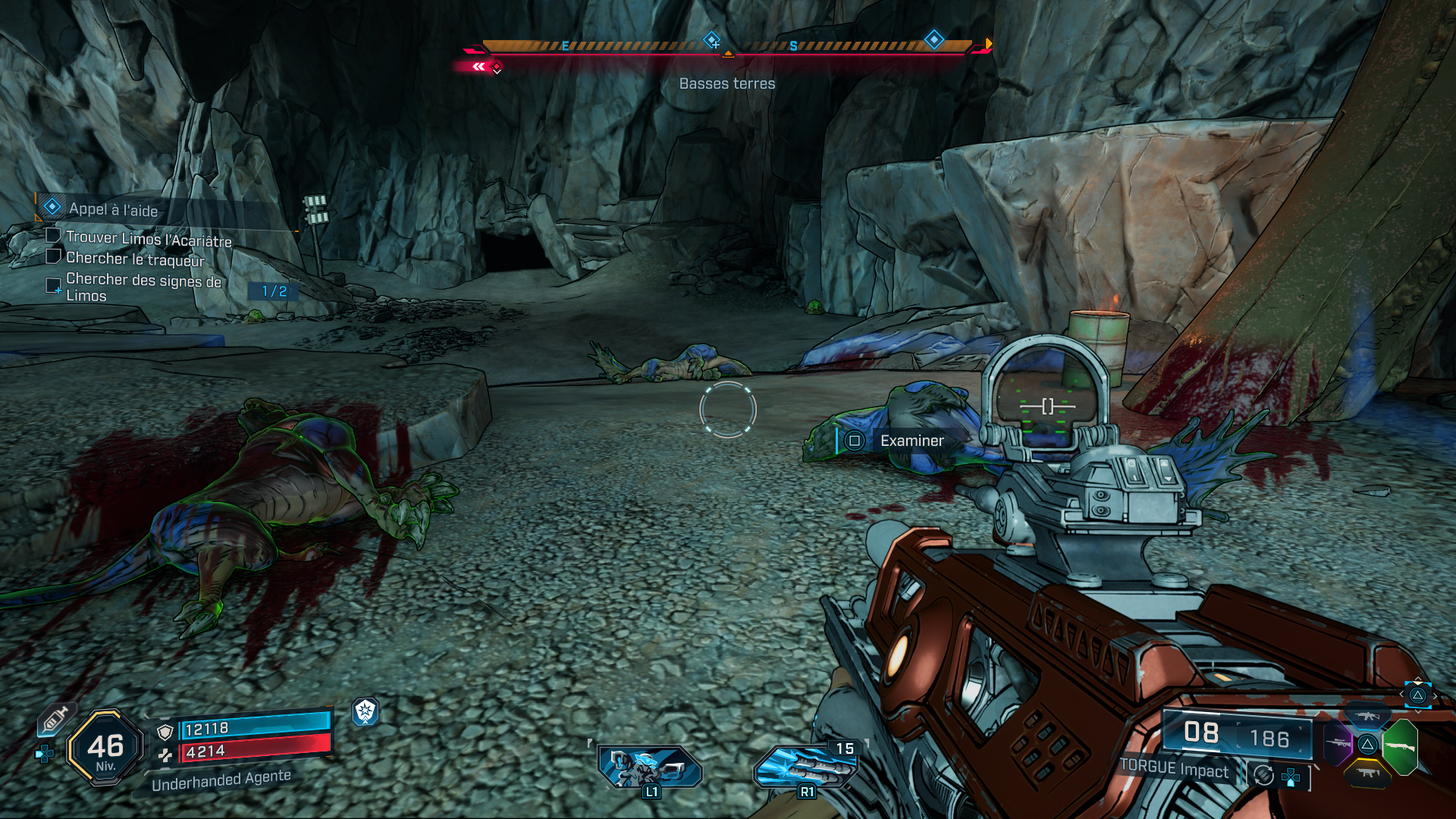Viewport: 1456px width, 819px height.
Task: Toggle the TORGUE Impact firing mode icon
Action: [x=1263, y=775]
